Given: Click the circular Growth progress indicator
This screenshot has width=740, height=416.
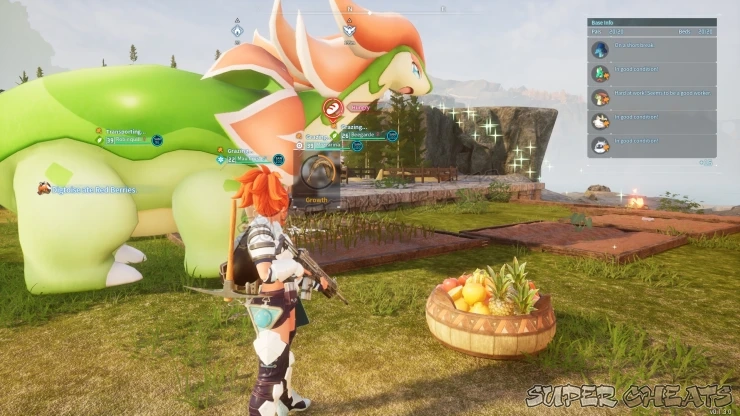Looking at the screenshot, I should (x=317, y=171).
